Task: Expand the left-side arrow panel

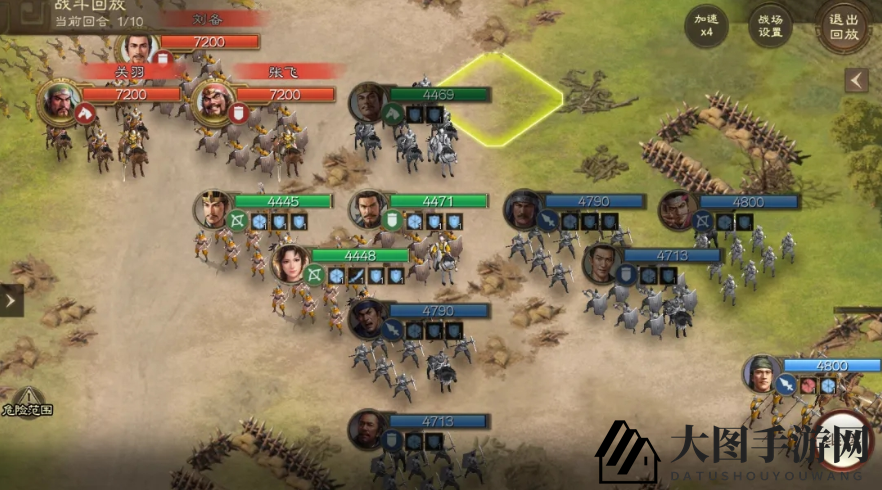Action: pos(11,300)
